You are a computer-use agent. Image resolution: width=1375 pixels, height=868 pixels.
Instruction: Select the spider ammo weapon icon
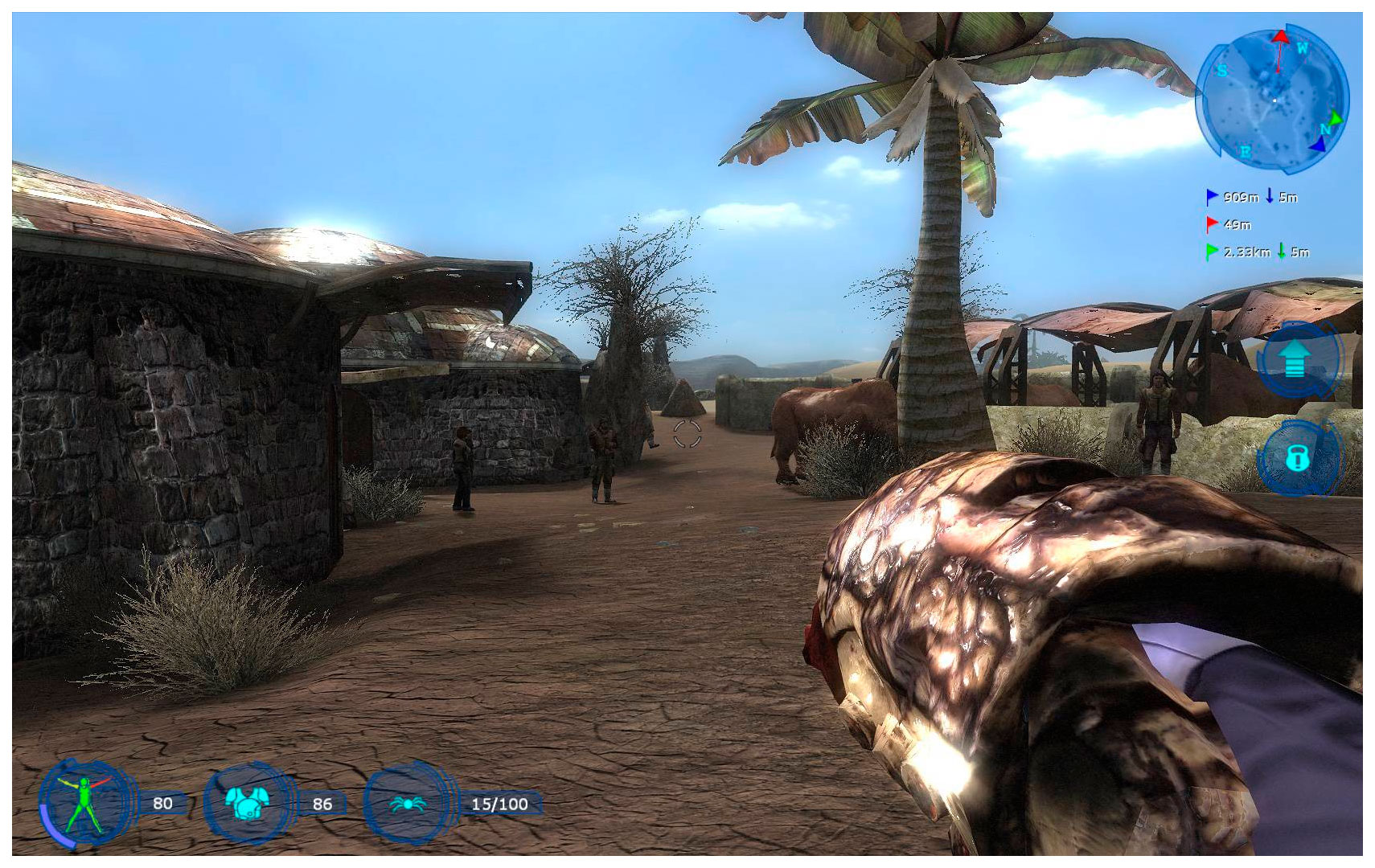(x=408, y=803)
